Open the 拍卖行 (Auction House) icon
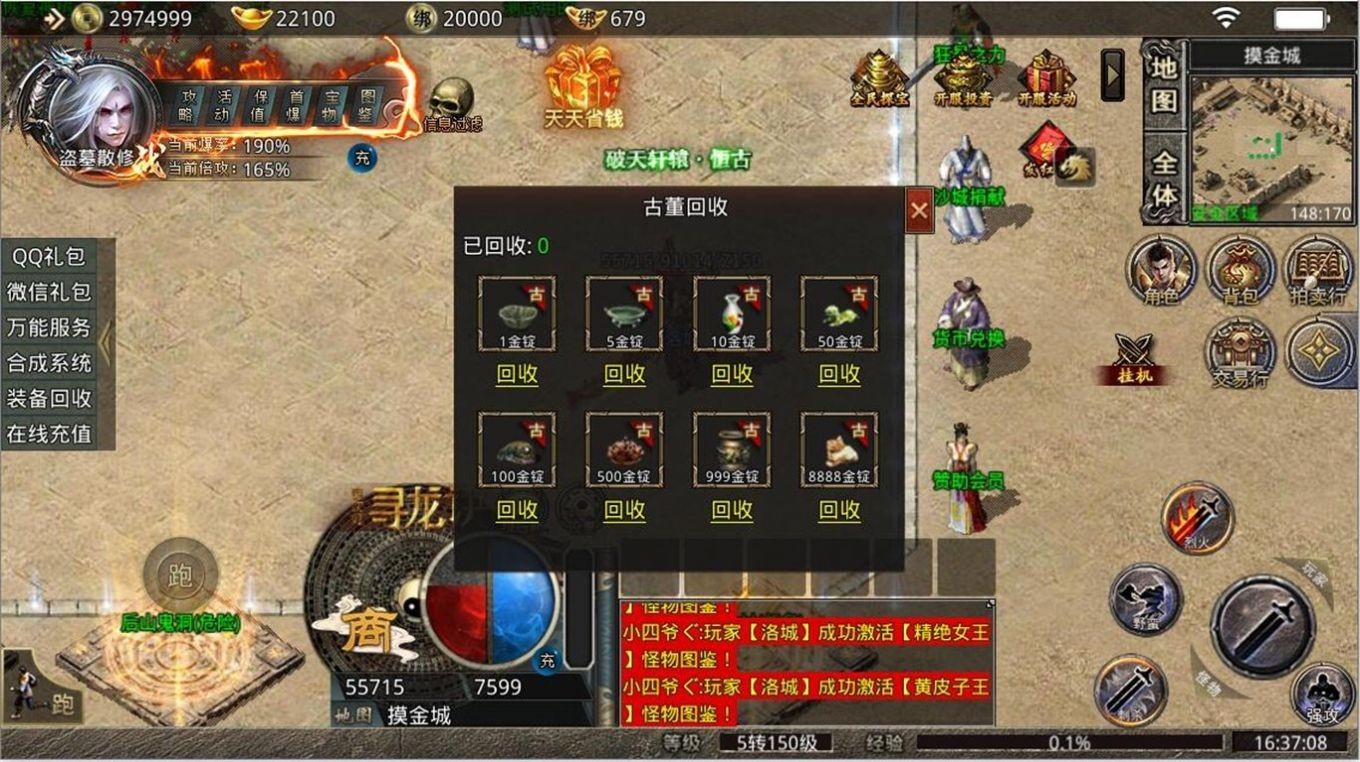Image resolution: width=1360 pixels, height=762 pixels. tap(1317, 269)
